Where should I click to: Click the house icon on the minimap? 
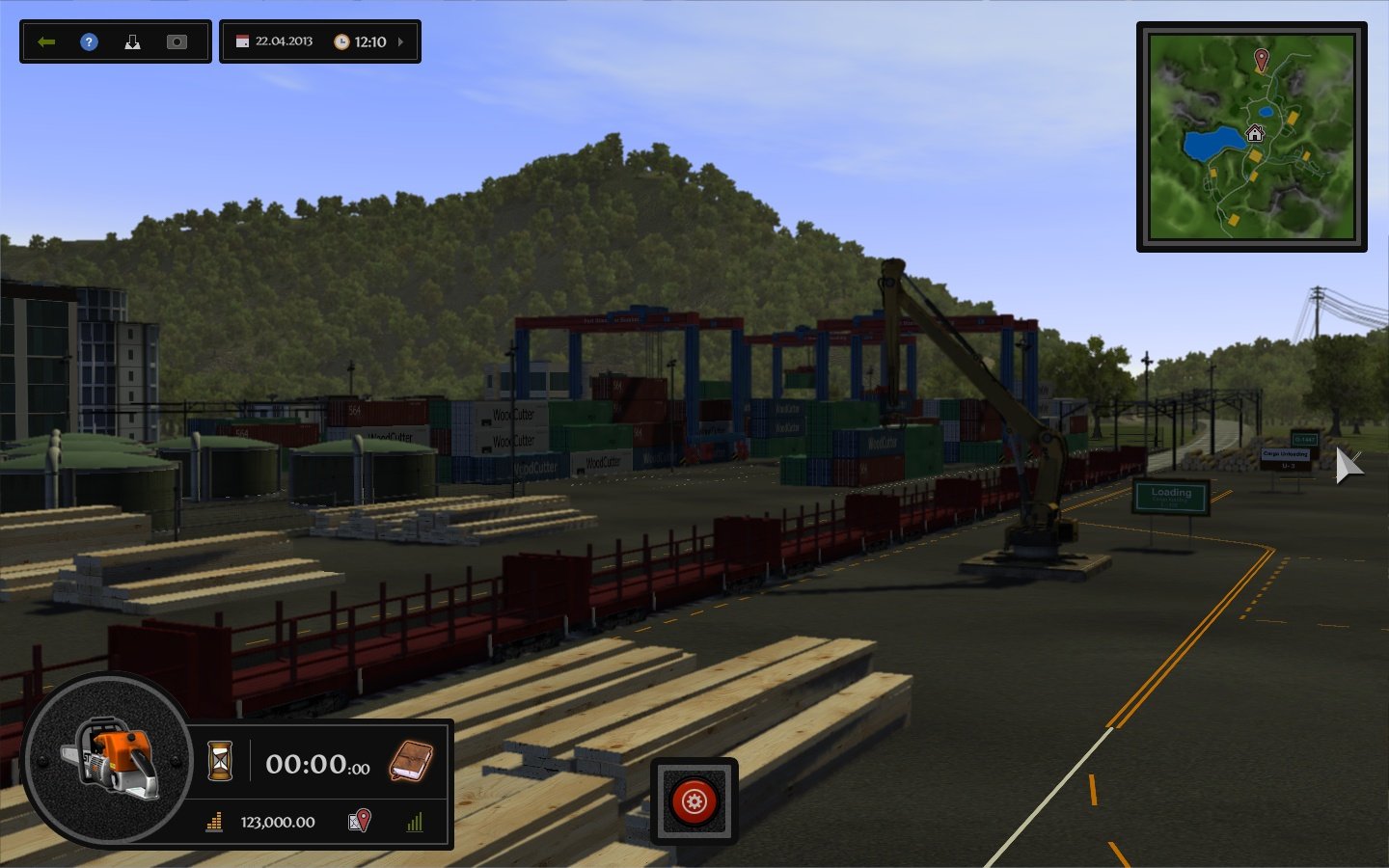pyautogui.click(x=1255, y=131)
